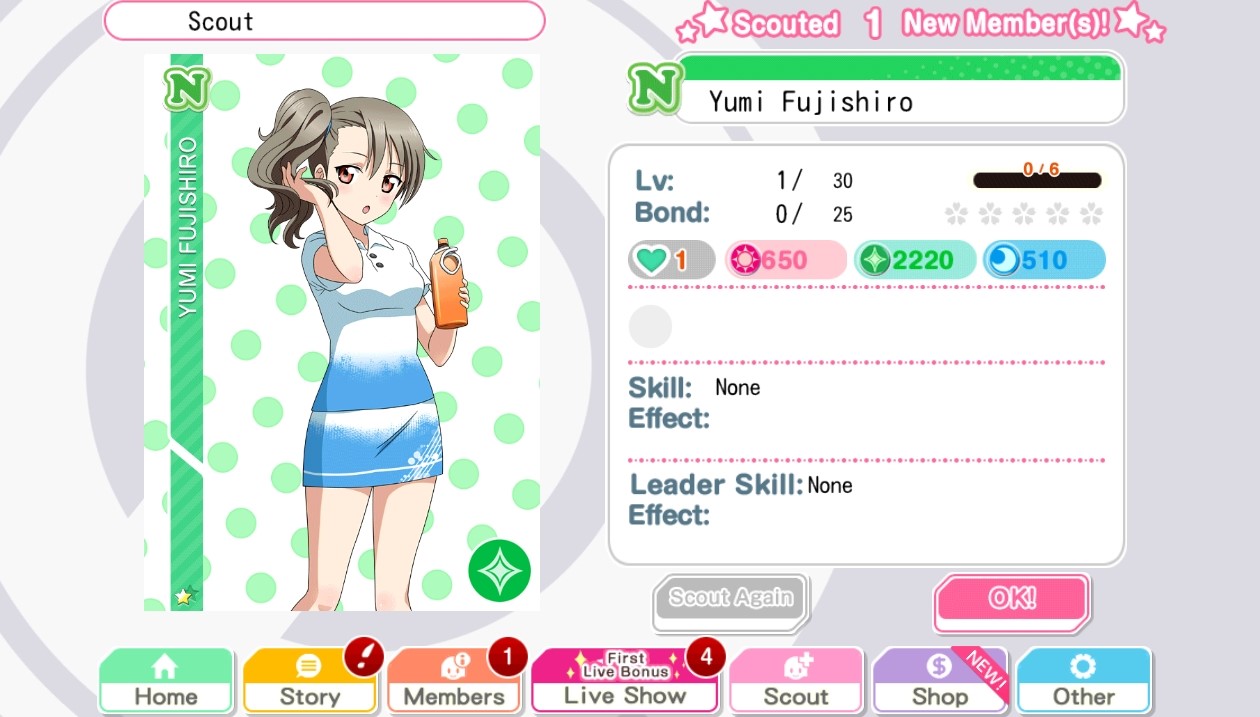Select the Live Show menu

(x=624, y=681)
